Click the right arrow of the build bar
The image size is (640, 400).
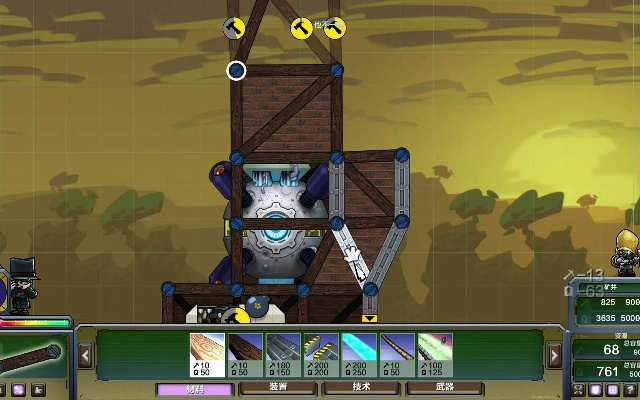[554, 355]
